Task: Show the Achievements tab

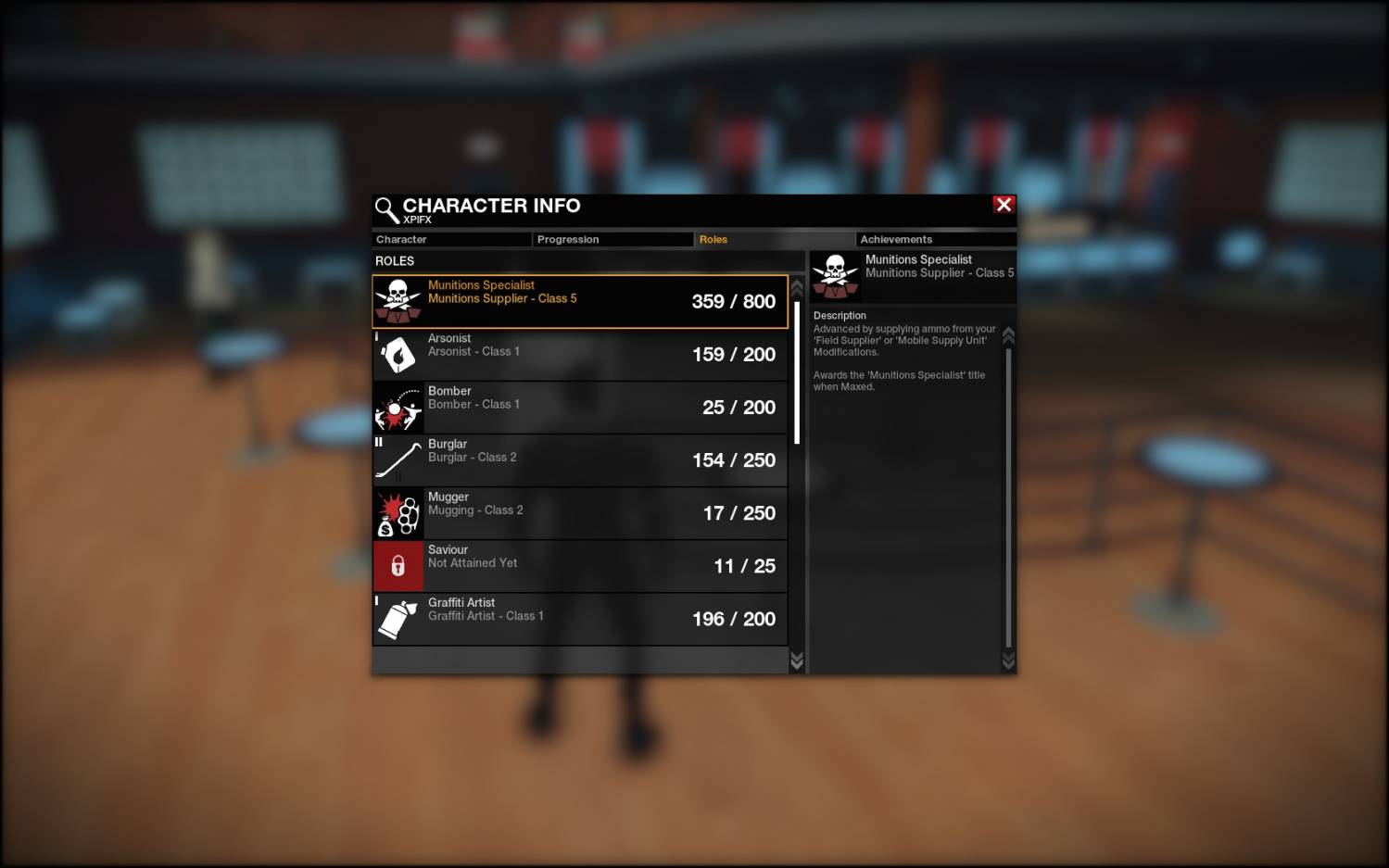Action: point(935,240)
